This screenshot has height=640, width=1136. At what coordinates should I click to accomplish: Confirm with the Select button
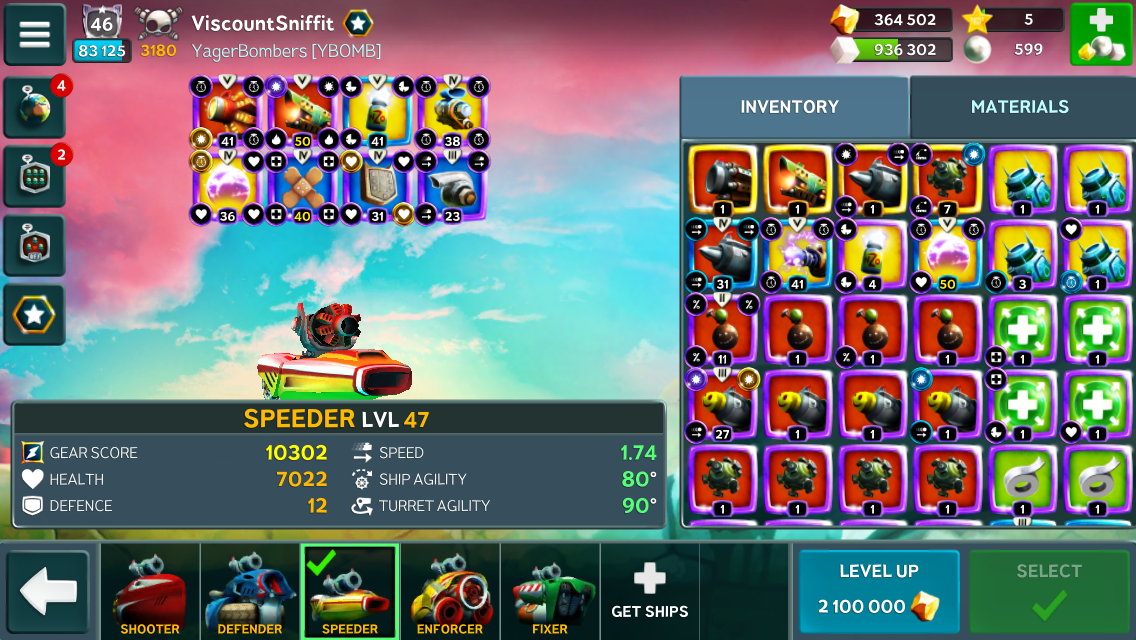click(1048, 592)
